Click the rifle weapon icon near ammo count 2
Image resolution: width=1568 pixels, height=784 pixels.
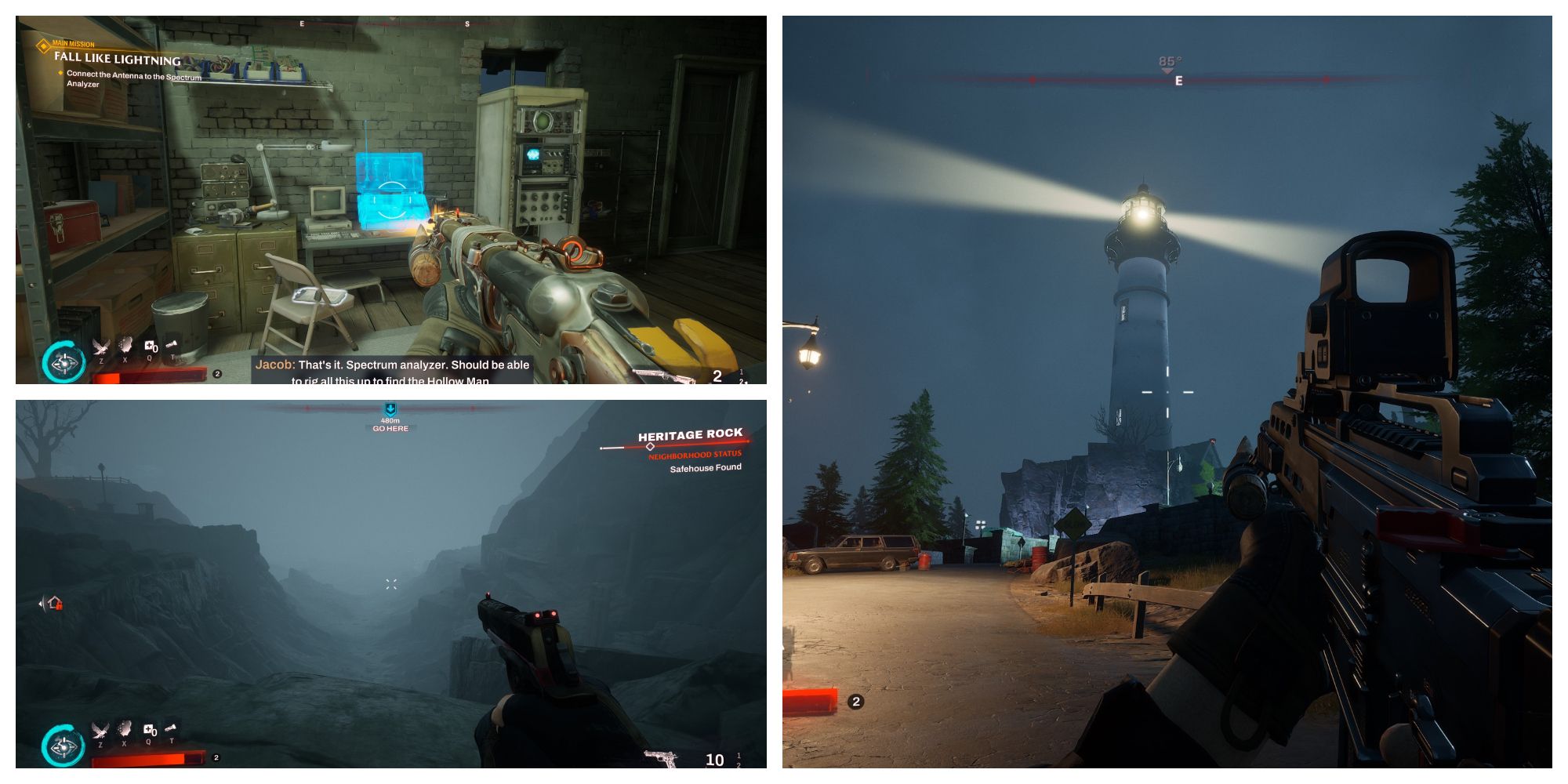tap(662, 376)
